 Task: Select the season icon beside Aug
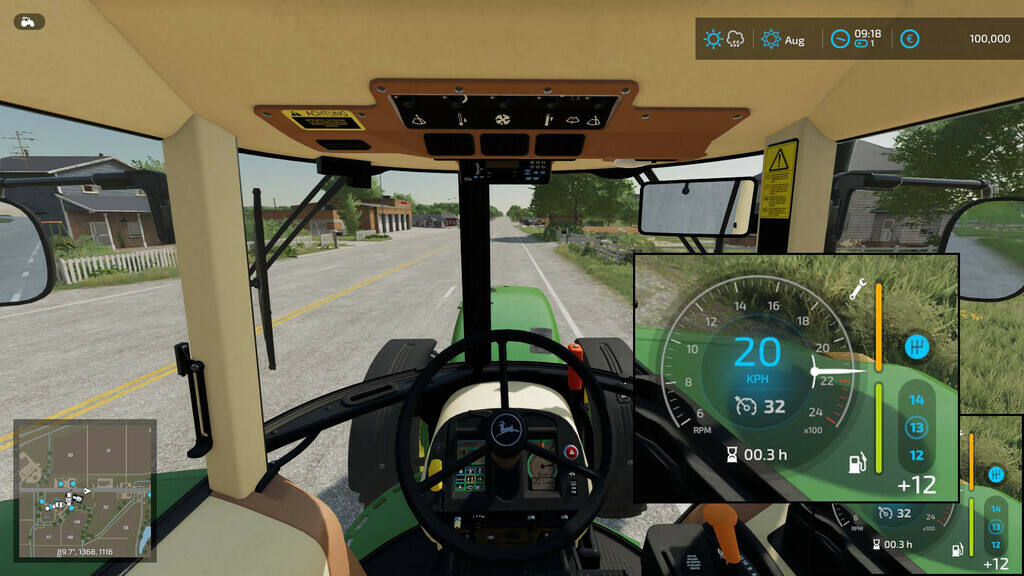771,39
